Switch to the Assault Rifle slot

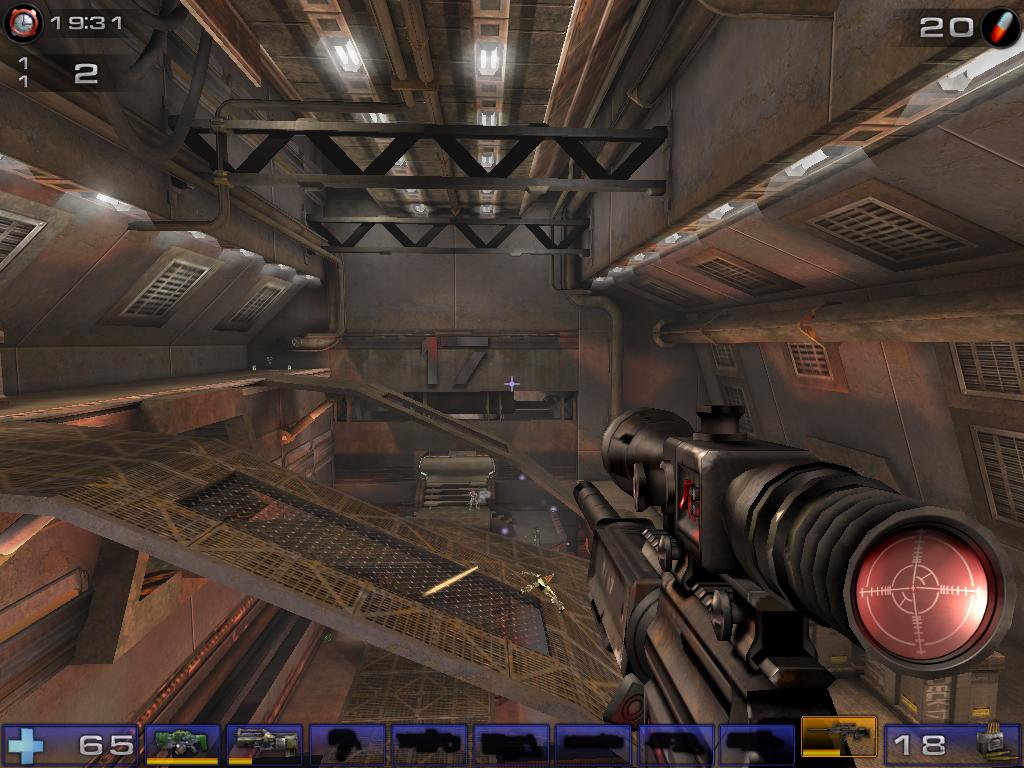(x=265, y=743)
